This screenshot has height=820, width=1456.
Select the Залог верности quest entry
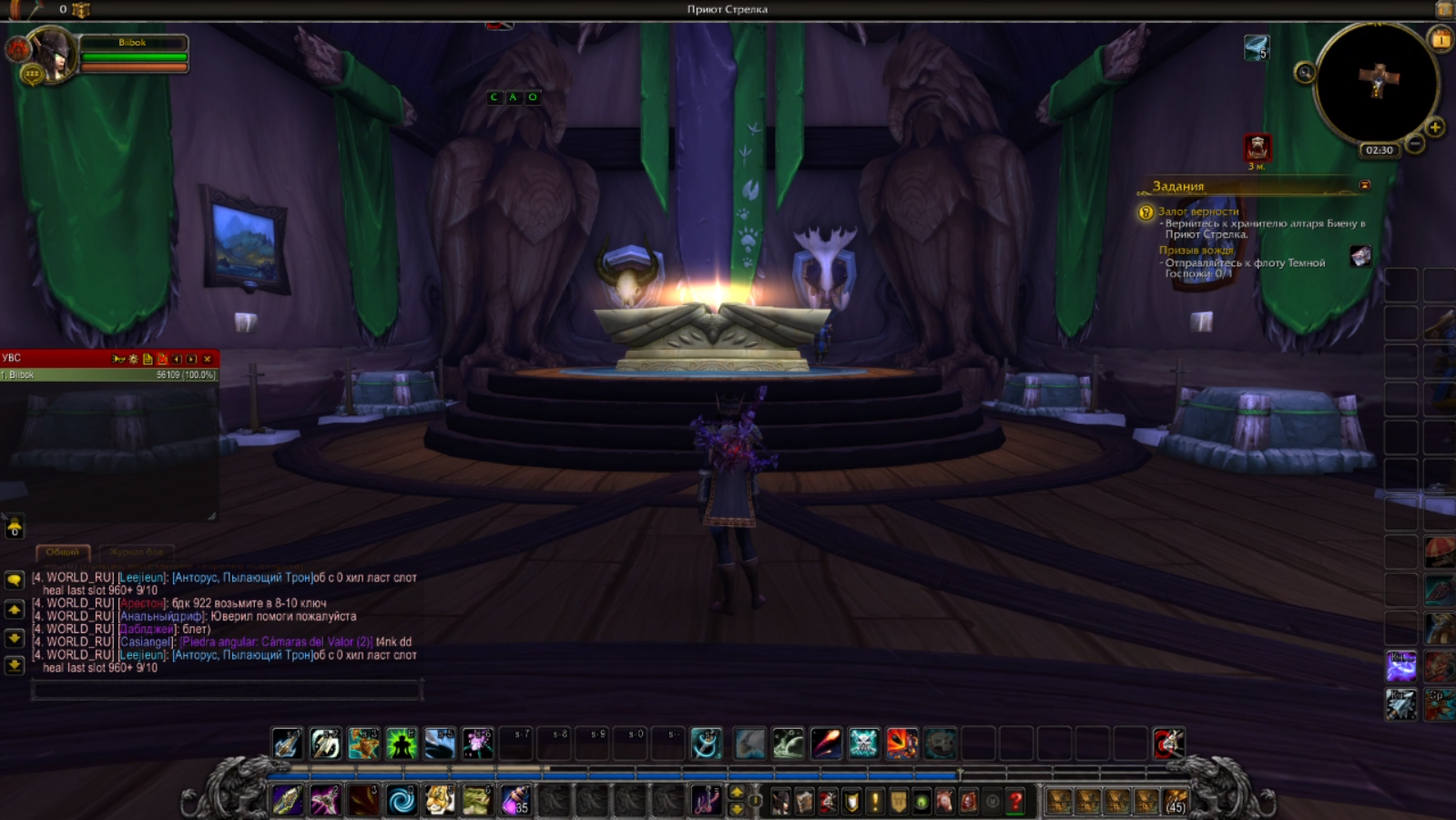tap(1198, 211)
